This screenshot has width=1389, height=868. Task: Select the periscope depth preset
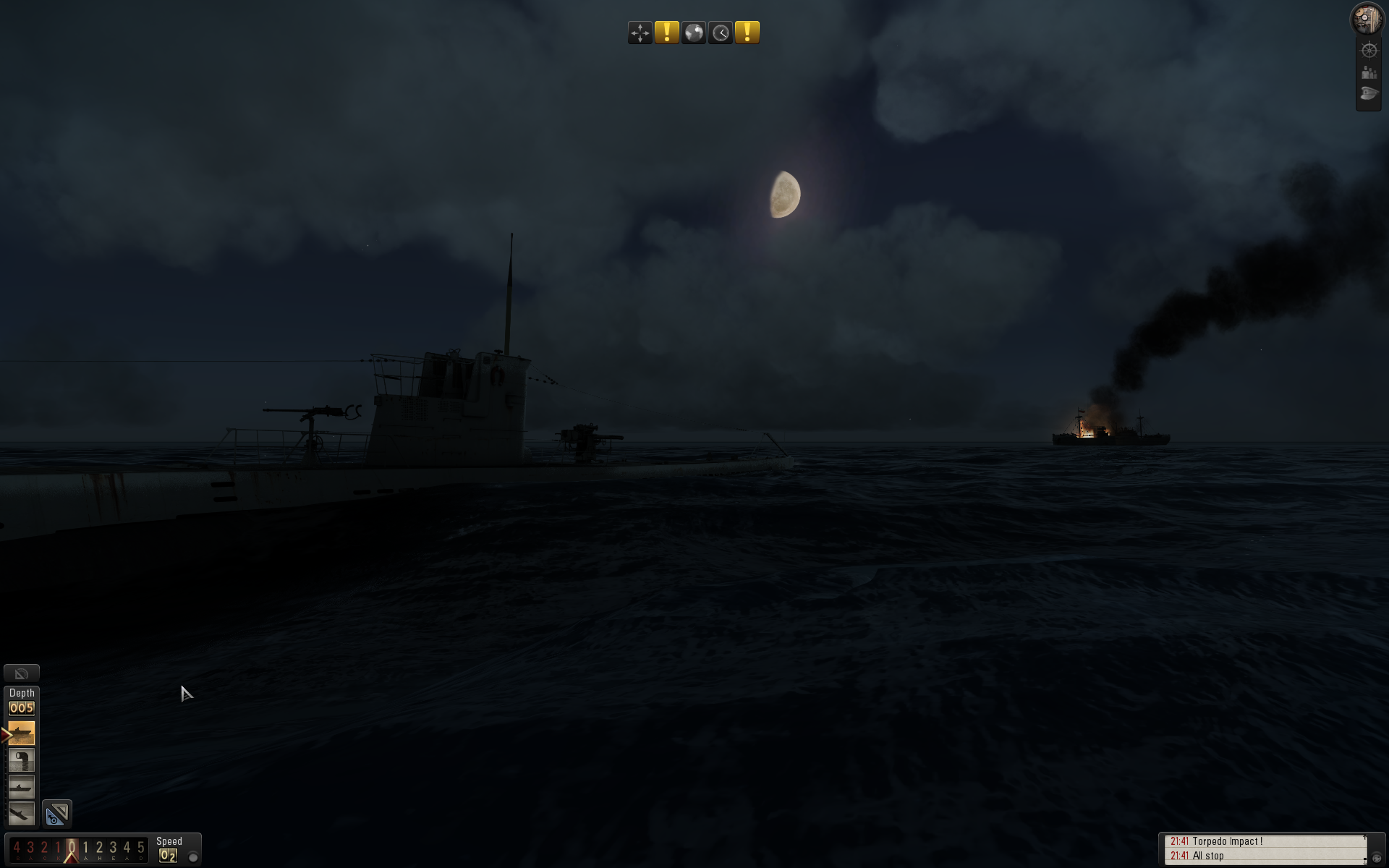(x=22, y=759)
